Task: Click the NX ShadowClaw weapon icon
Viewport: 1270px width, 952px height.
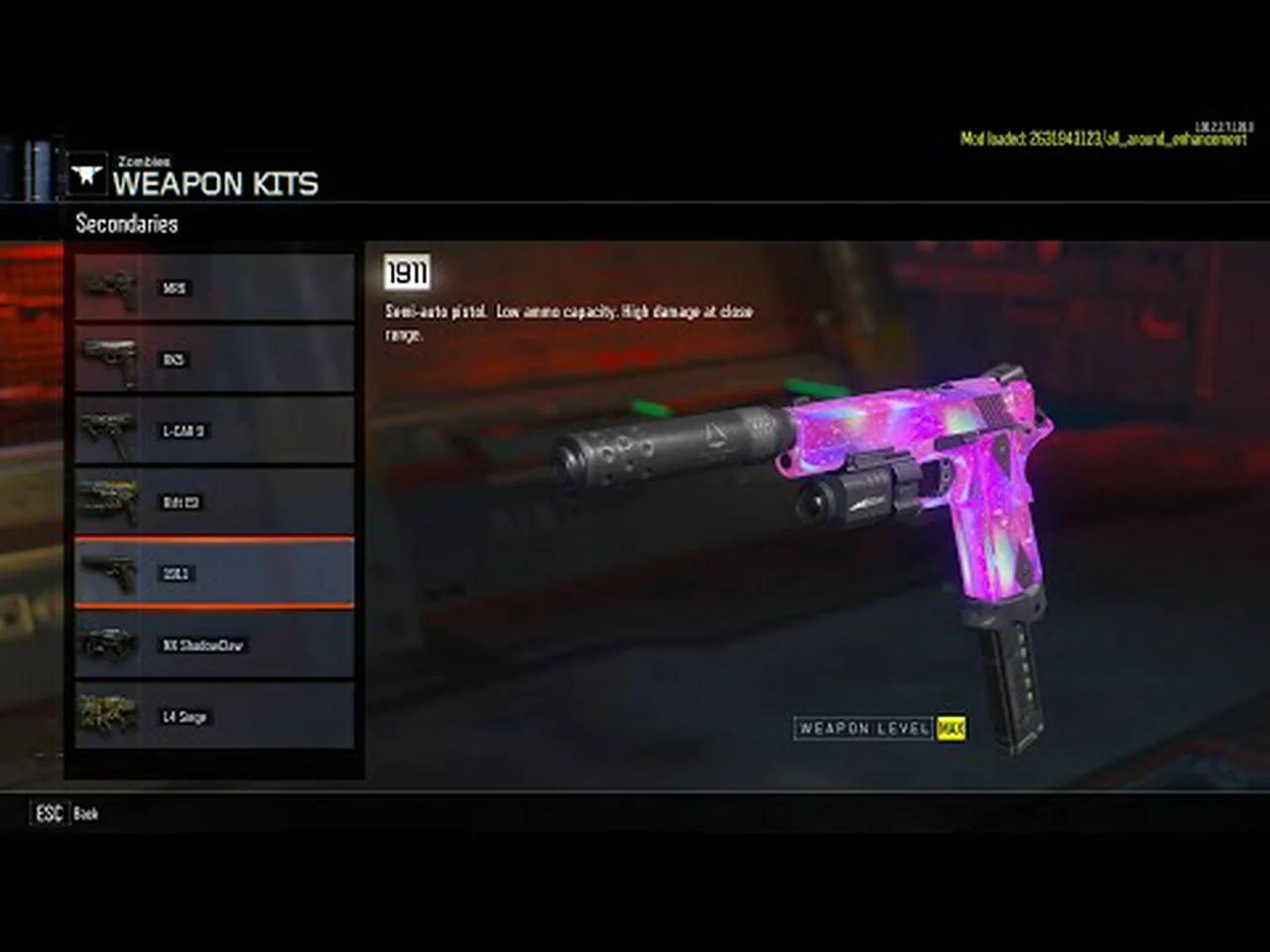Action: [x=109, y=645]
